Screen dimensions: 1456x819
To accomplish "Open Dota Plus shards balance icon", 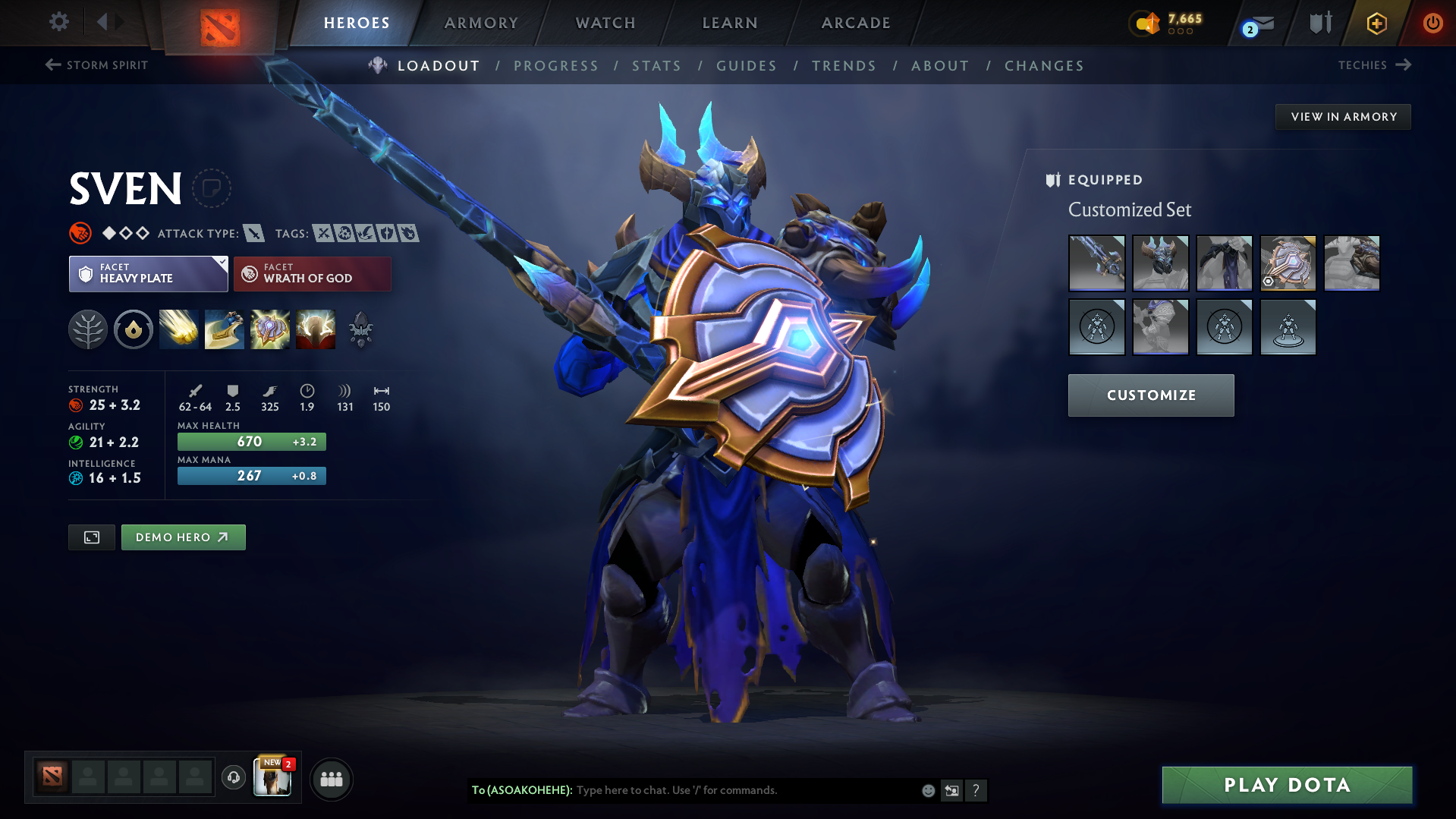I will tap(1146, 23).
